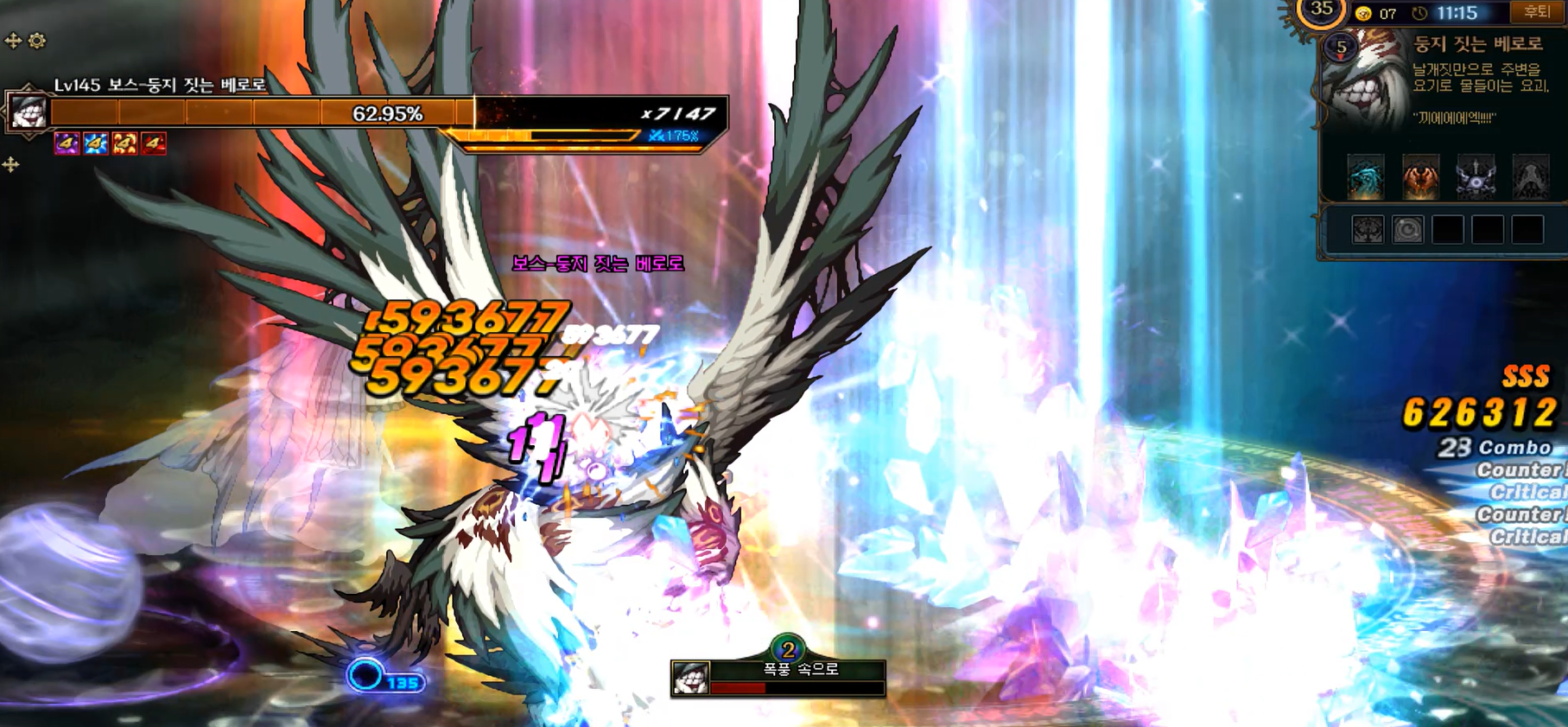
Task: Select the purple eye boss card
Action: click(1476, 176)
